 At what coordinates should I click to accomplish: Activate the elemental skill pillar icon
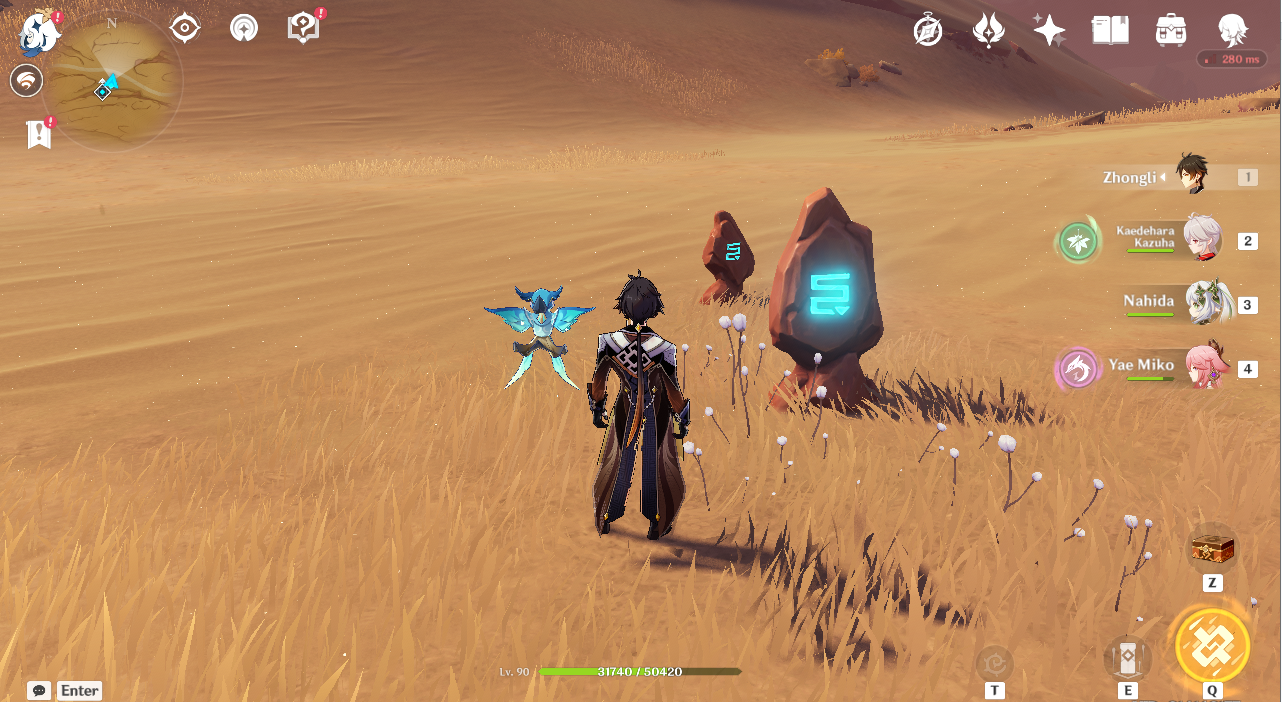[x=1127, y=659]
